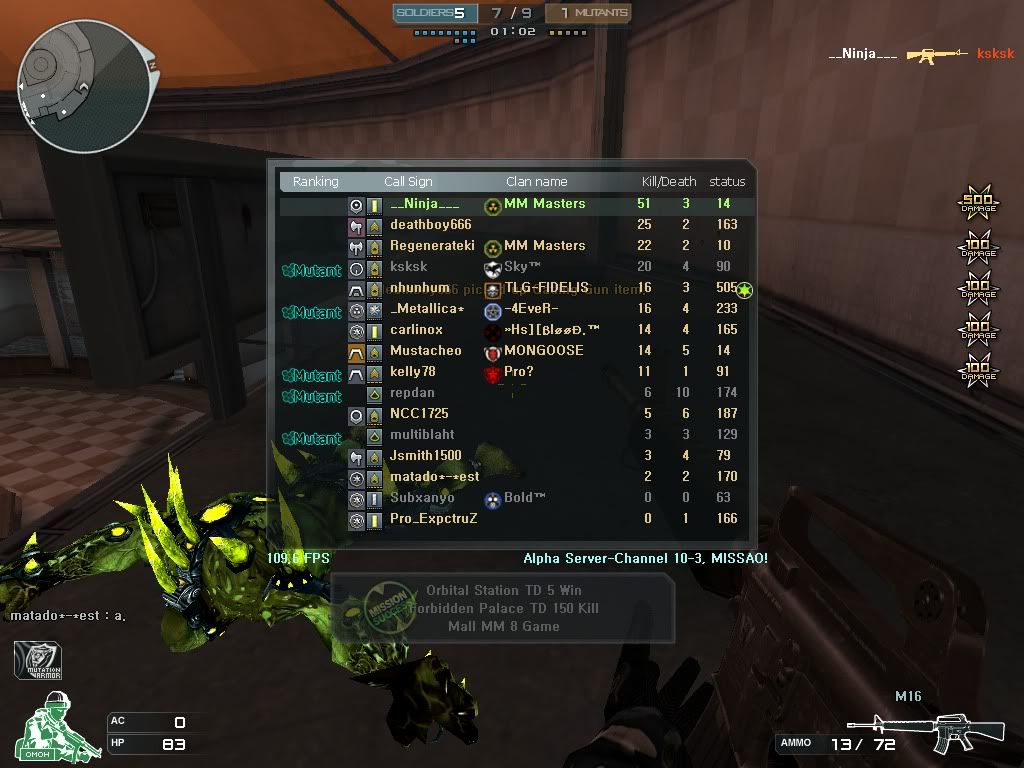The image size is (1024, 768).
Task: Select the repdan scoreboard row
Action: pyautogui.click(x=513, y=393)
